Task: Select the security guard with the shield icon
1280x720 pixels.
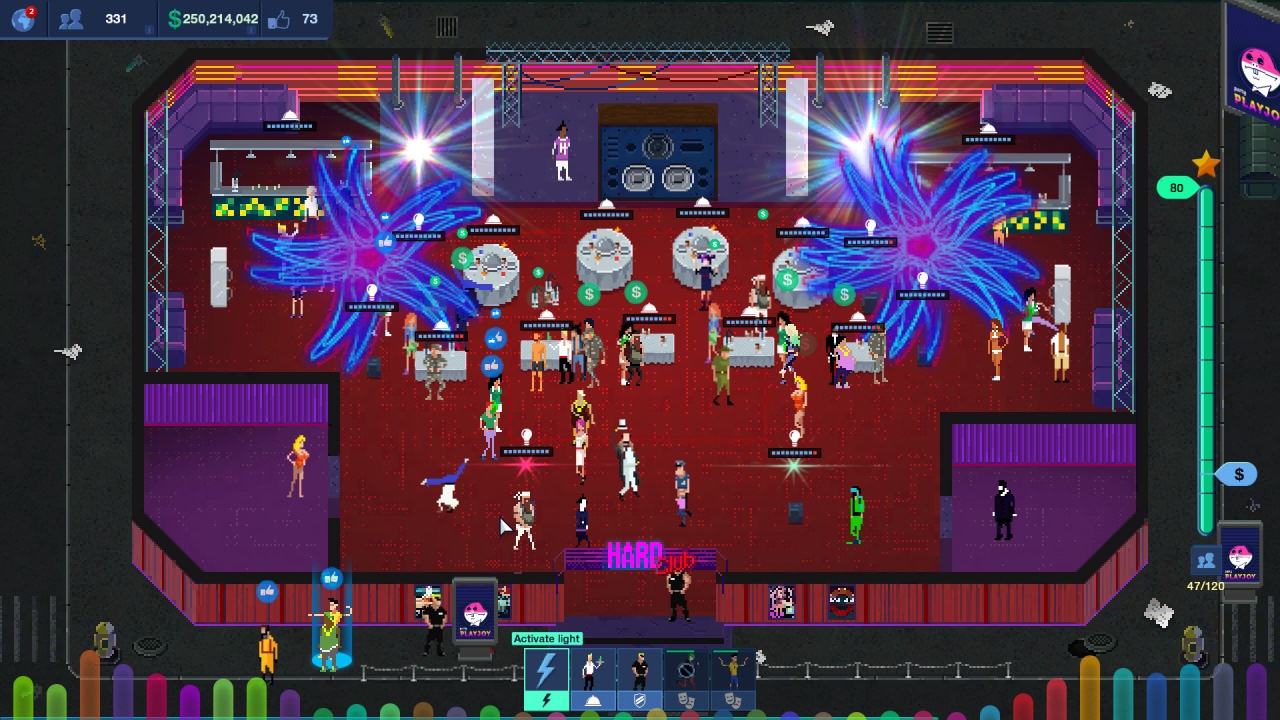Action: [640, 678]
